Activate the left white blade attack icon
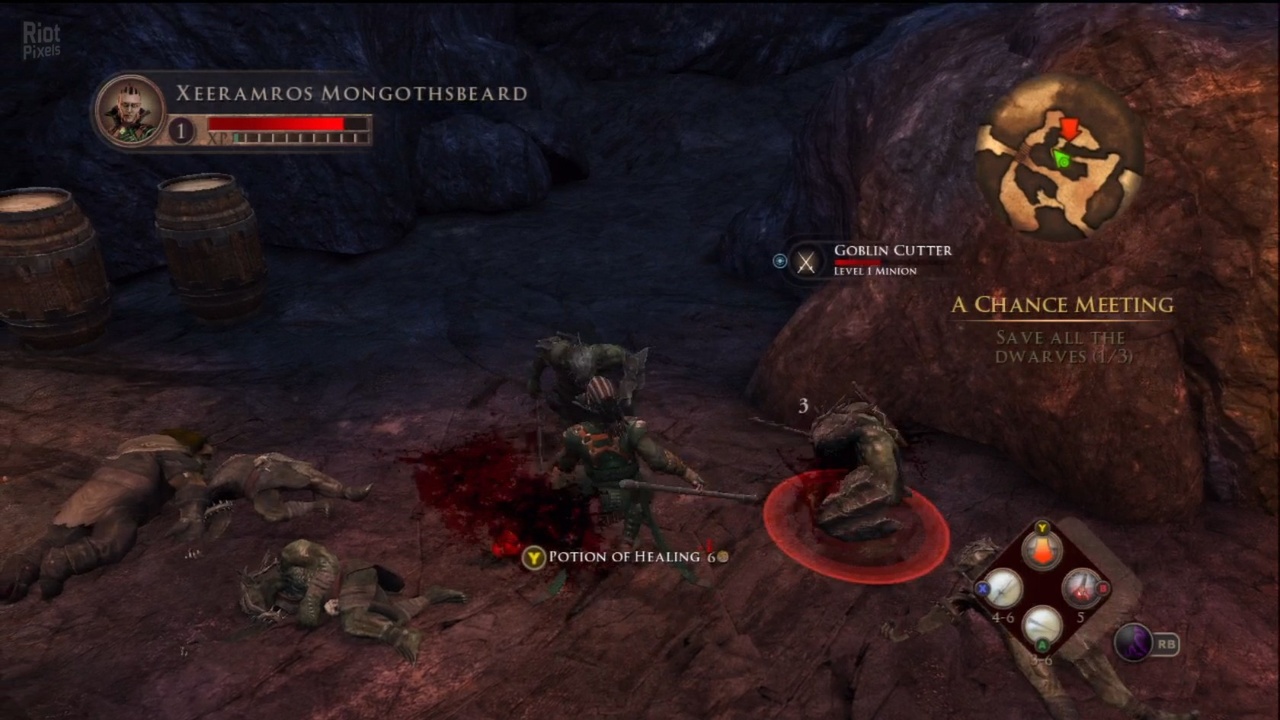Screen dimensions: 1280x720 click(1003, 588)
